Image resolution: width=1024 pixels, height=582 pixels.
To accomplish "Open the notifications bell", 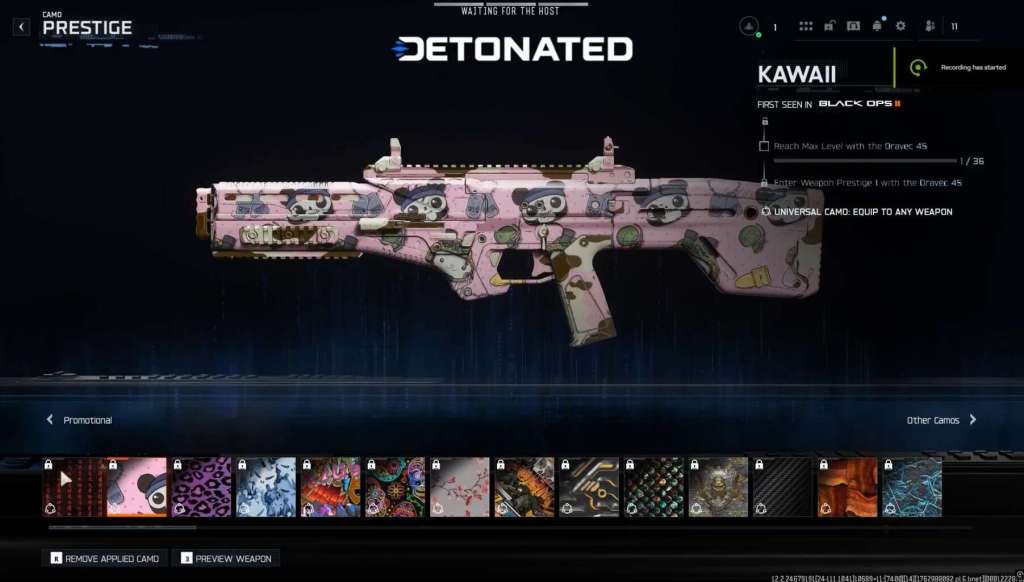I will (877, 26).
